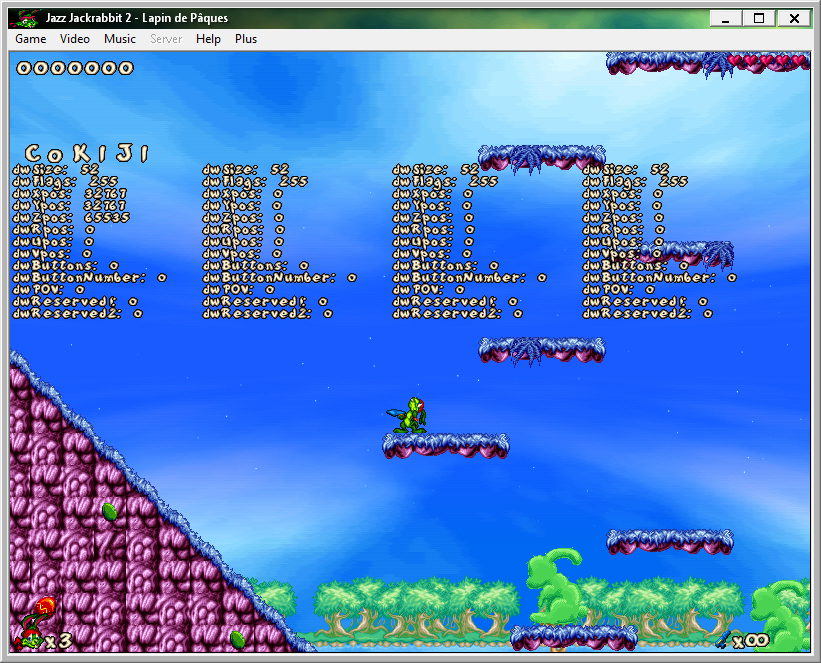Close the Jazz Jackrabbit 2 window

(x=793, y=18)
